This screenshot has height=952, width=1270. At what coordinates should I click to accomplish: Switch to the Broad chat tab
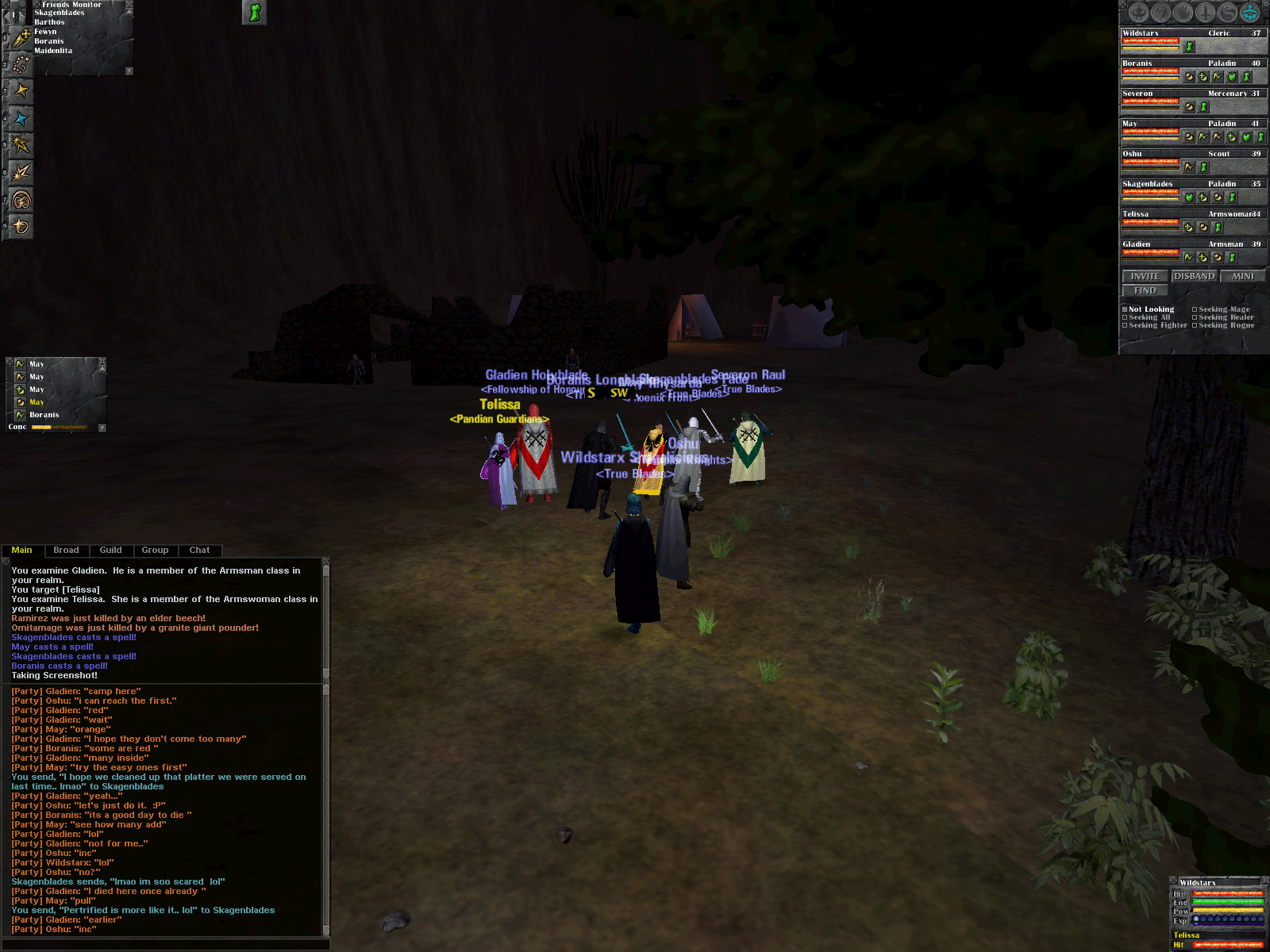(66, 550)
